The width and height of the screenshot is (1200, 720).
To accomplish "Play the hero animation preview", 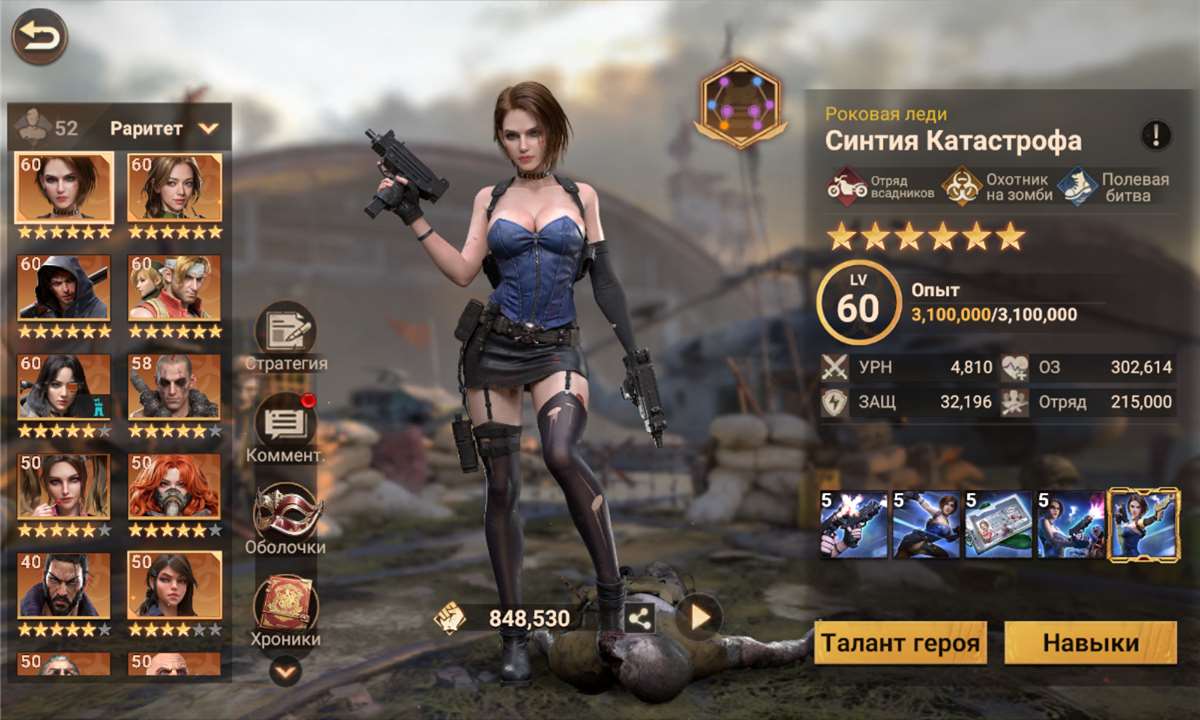I will click(699, 618).
